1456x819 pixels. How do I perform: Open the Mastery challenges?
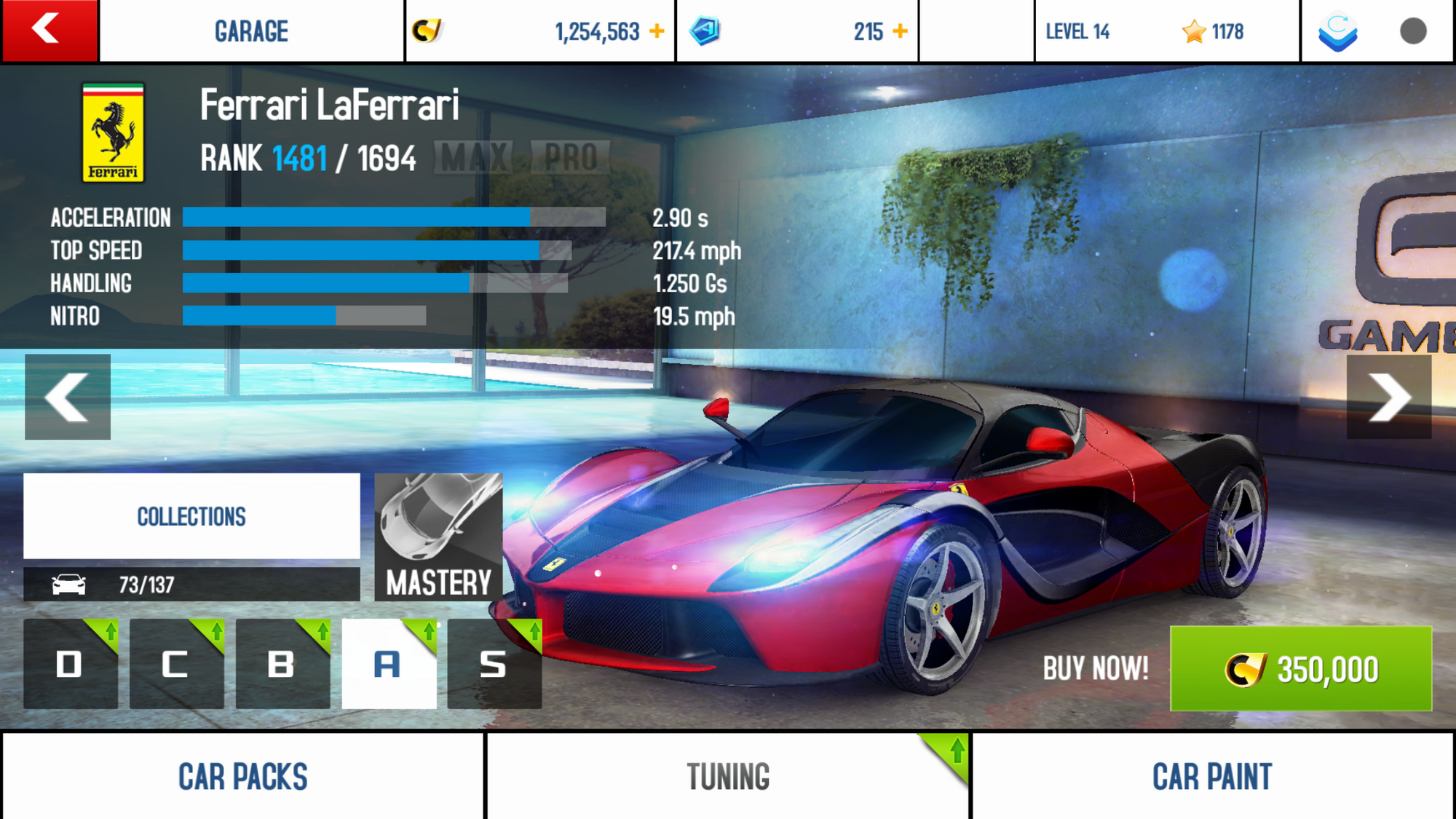[x=438, y=537]
